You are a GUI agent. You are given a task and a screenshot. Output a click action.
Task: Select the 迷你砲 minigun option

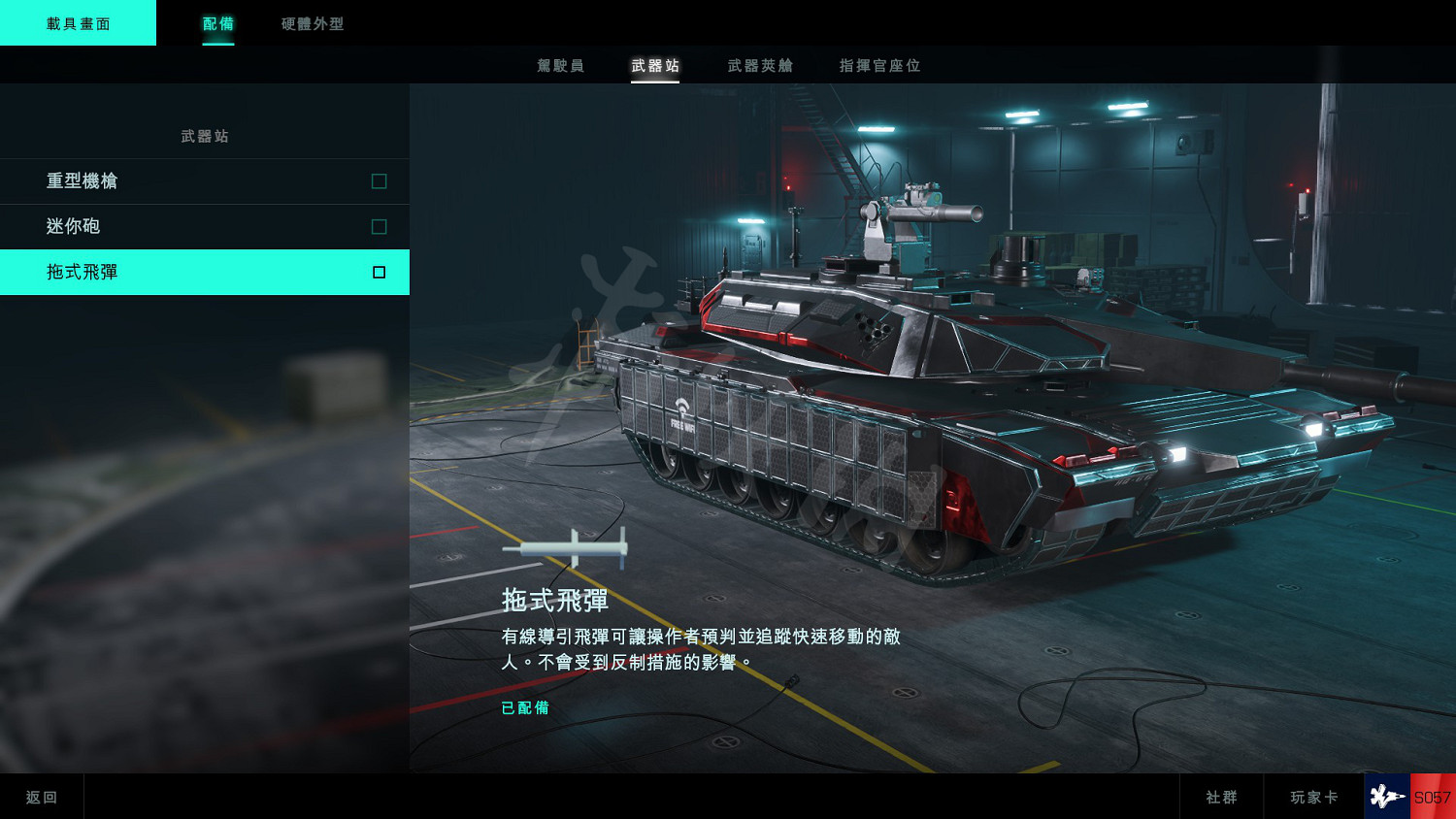click(204, 227)
